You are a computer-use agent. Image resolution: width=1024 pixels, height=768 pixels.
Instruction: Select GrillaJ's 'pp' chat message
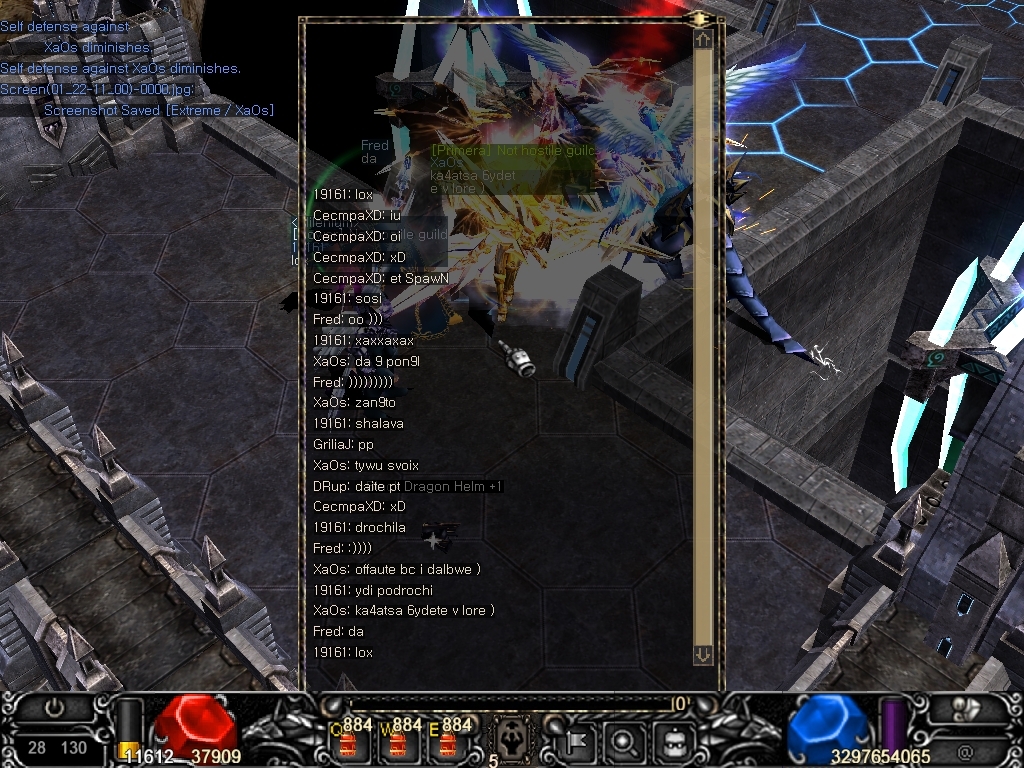pos(343,444)
